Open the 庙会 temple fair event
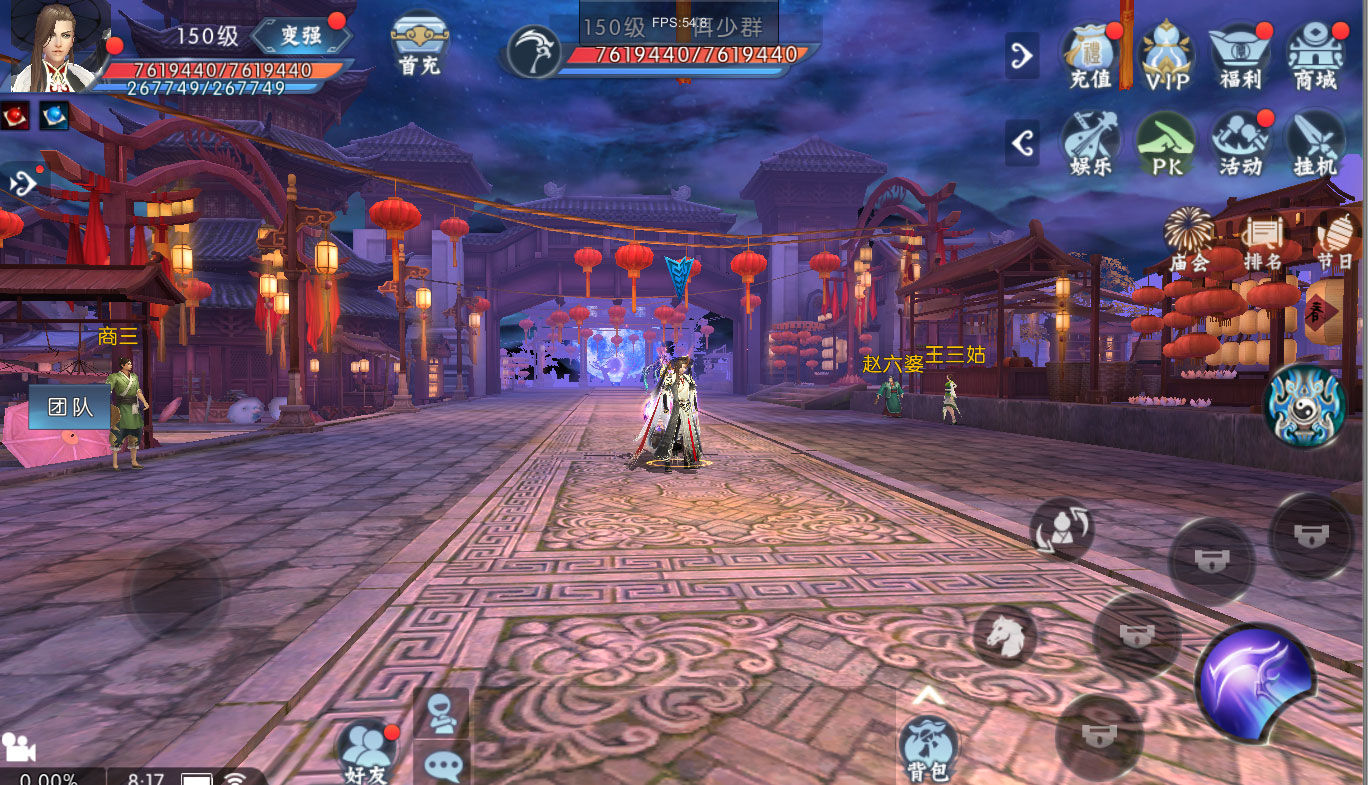This screenshot has width=1368, height=785. [x=1190, y=240]
